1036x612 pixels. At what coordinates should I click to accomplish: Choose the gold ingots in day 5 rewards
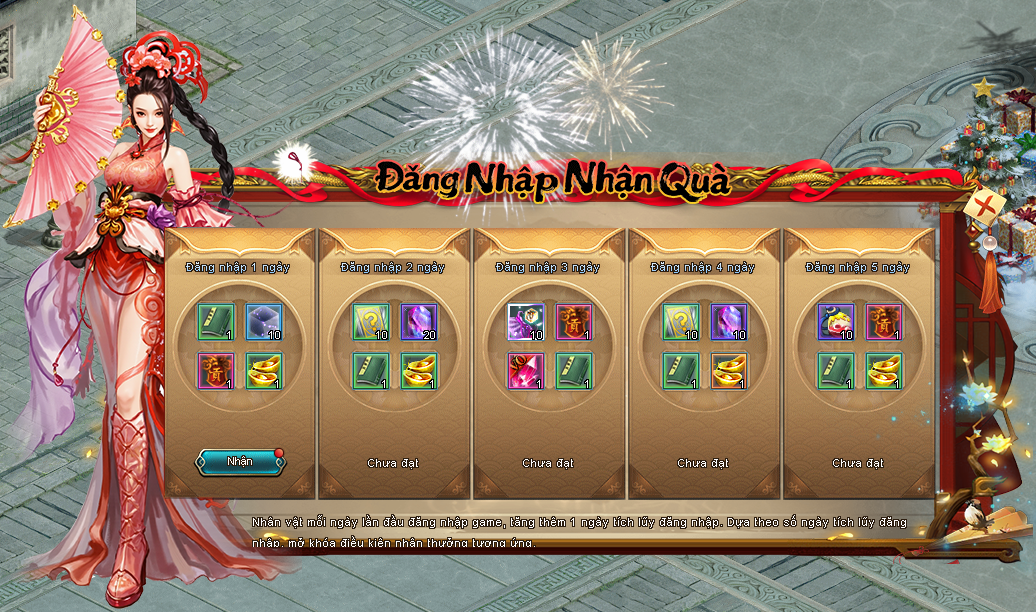click(x=885, y=371)
